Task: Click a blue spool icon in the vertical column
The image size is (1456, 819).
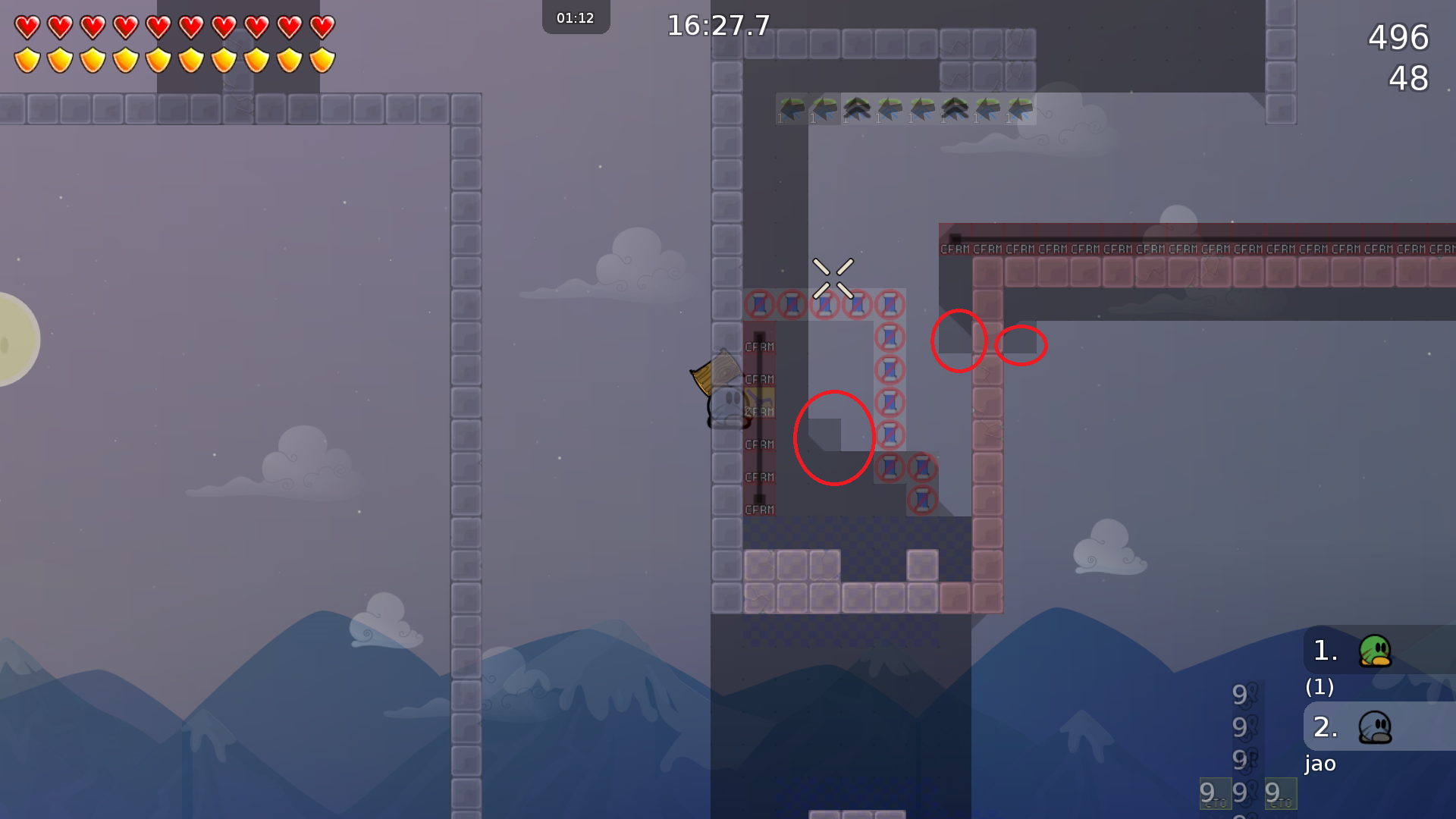Action: (x=889, y=370)
